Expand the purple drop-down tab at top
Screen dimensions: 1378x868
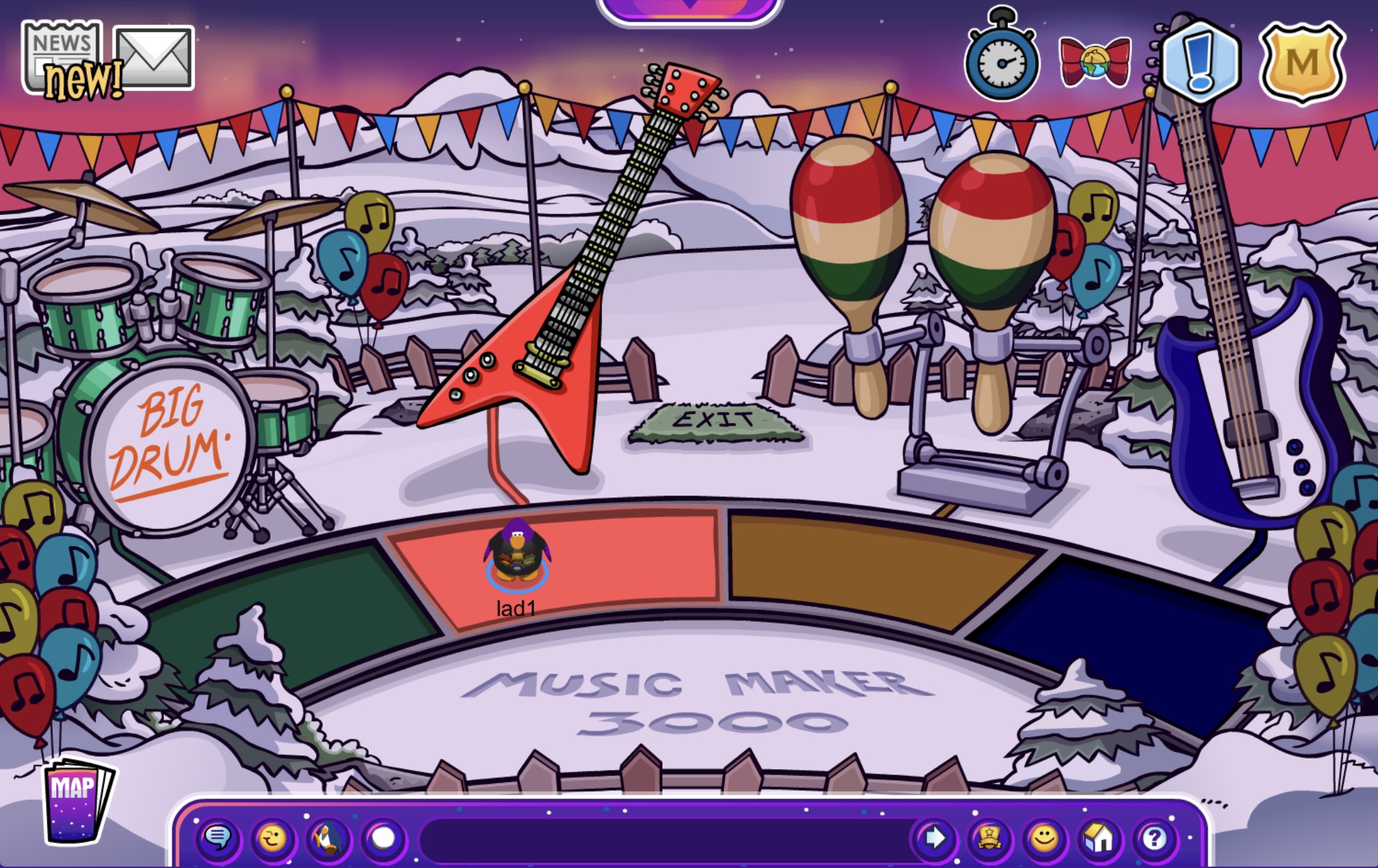(689, 9)
